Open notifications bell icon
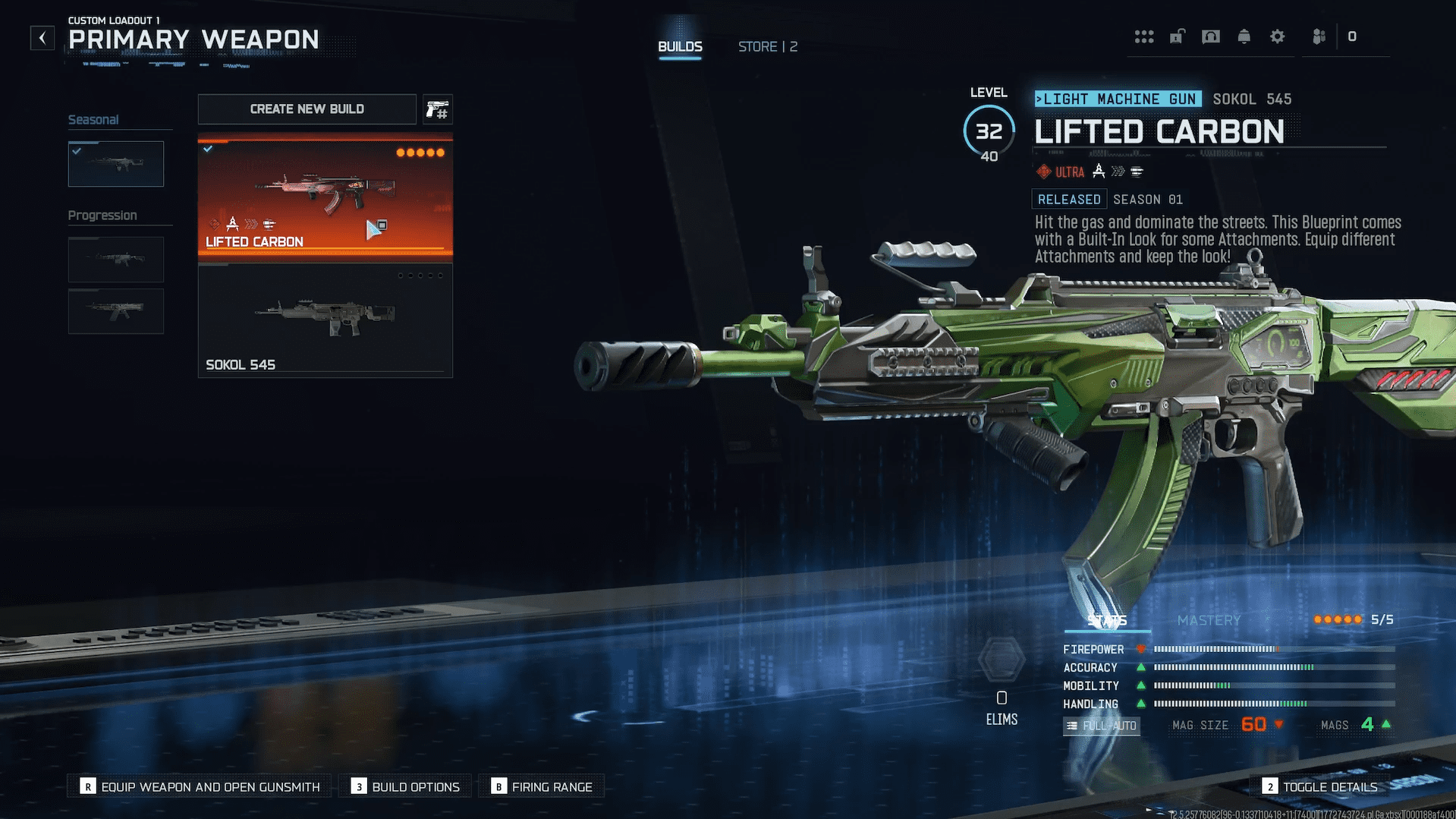This screenshot has width=1456, height=819. tap(1244, 36)
